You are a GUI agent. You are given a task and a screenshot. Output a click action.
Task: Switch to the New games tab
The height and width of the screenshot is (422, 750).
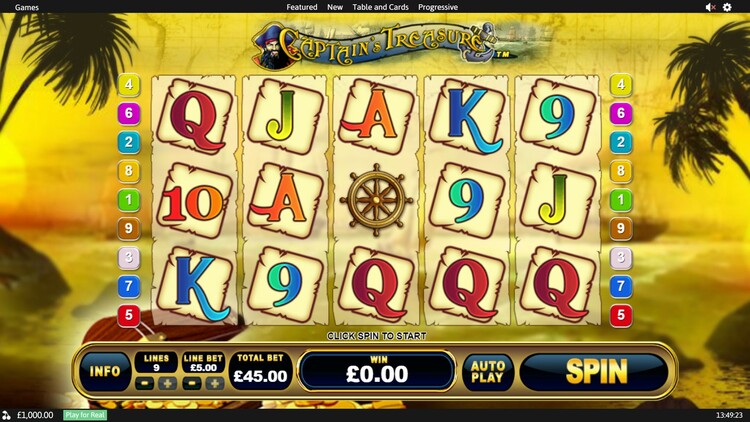coord(335,7)
